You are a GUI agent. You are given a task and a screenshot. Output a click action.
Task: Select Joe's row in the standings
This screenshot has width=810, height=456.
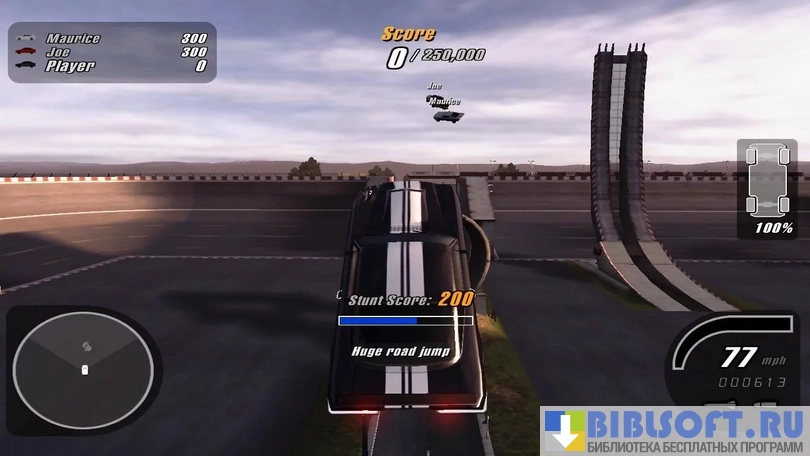pyautogui.click(x=112, y=52)
